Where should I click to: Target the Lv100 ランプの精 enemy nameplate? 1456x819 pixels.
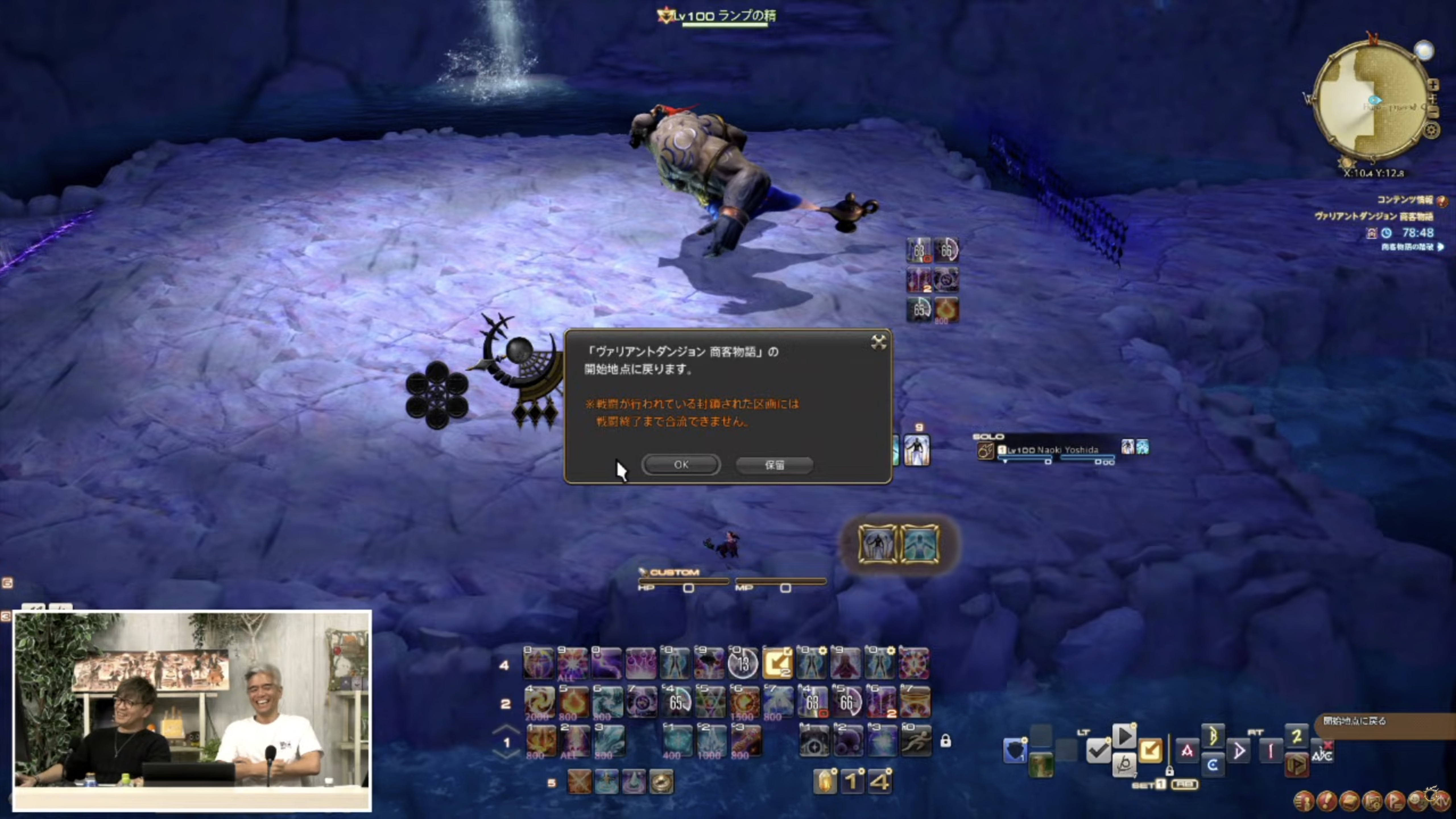[725, 16]
